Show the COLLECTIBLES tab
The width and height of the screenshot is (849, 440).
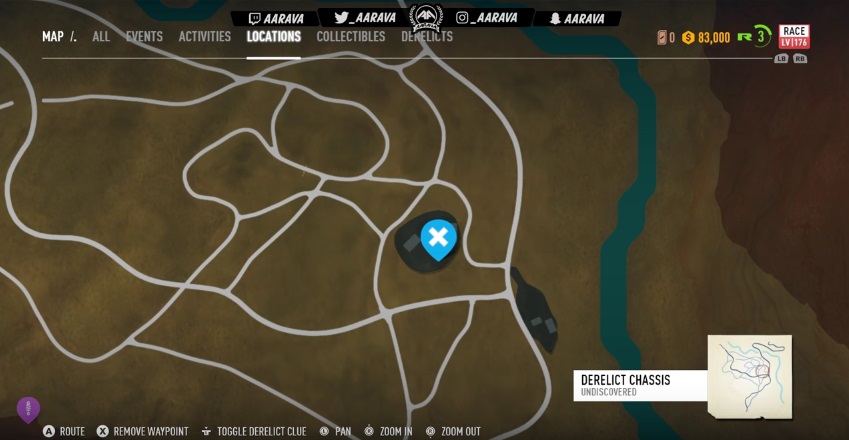[x=351, y=37]
